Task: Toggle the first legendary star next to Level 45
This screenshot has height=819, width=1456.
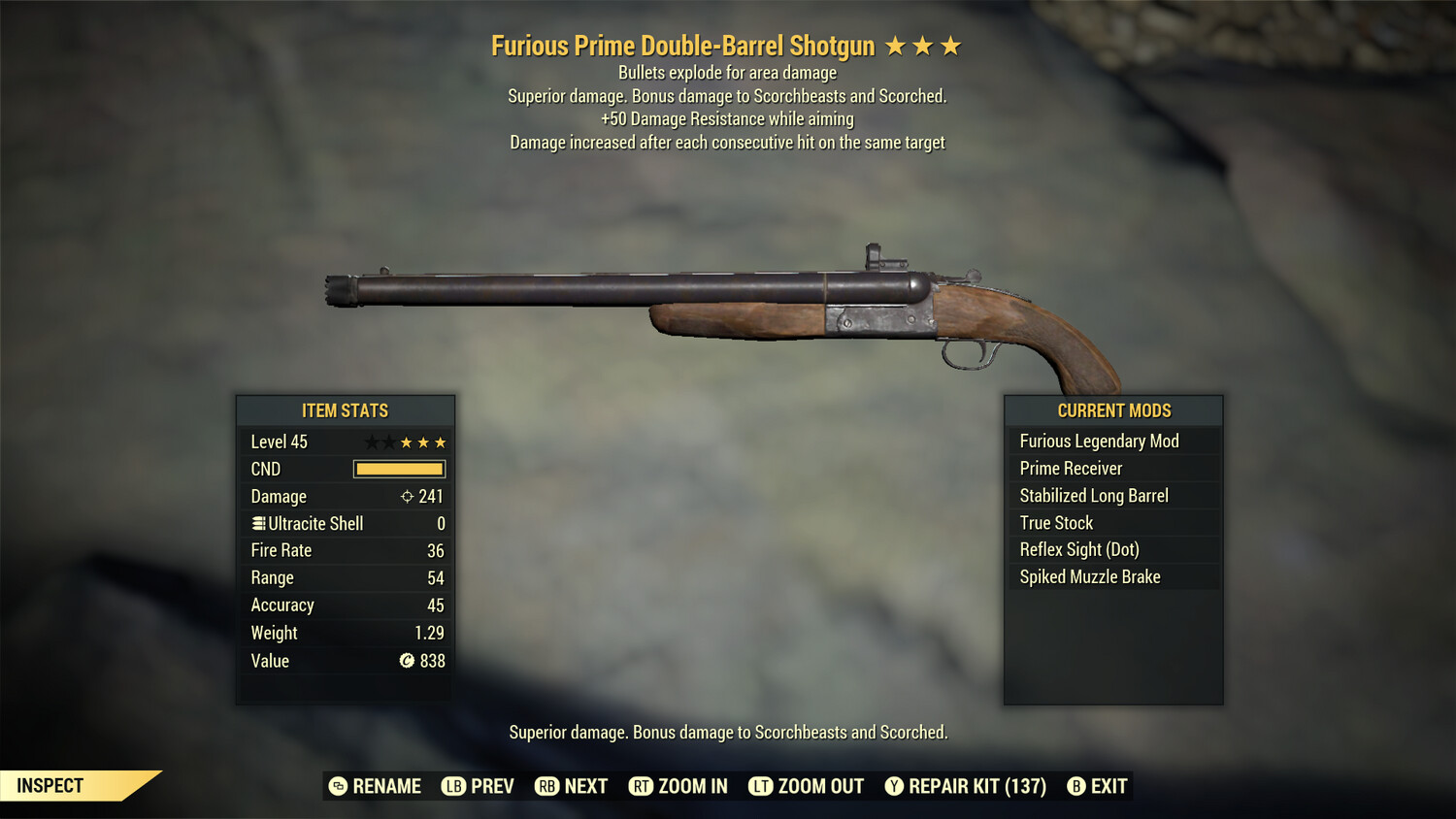Action: coord(369,442)
